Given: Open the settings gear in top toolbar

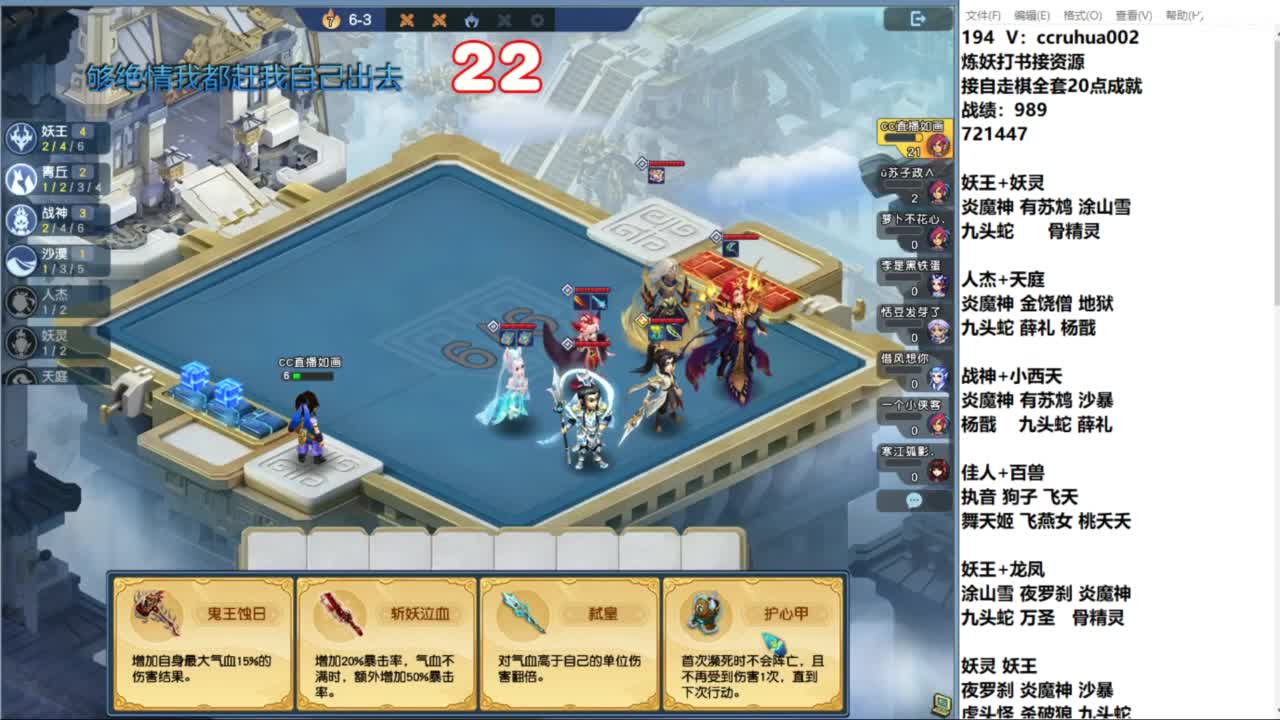Looking at the screenshot, I should coord(537,20).
